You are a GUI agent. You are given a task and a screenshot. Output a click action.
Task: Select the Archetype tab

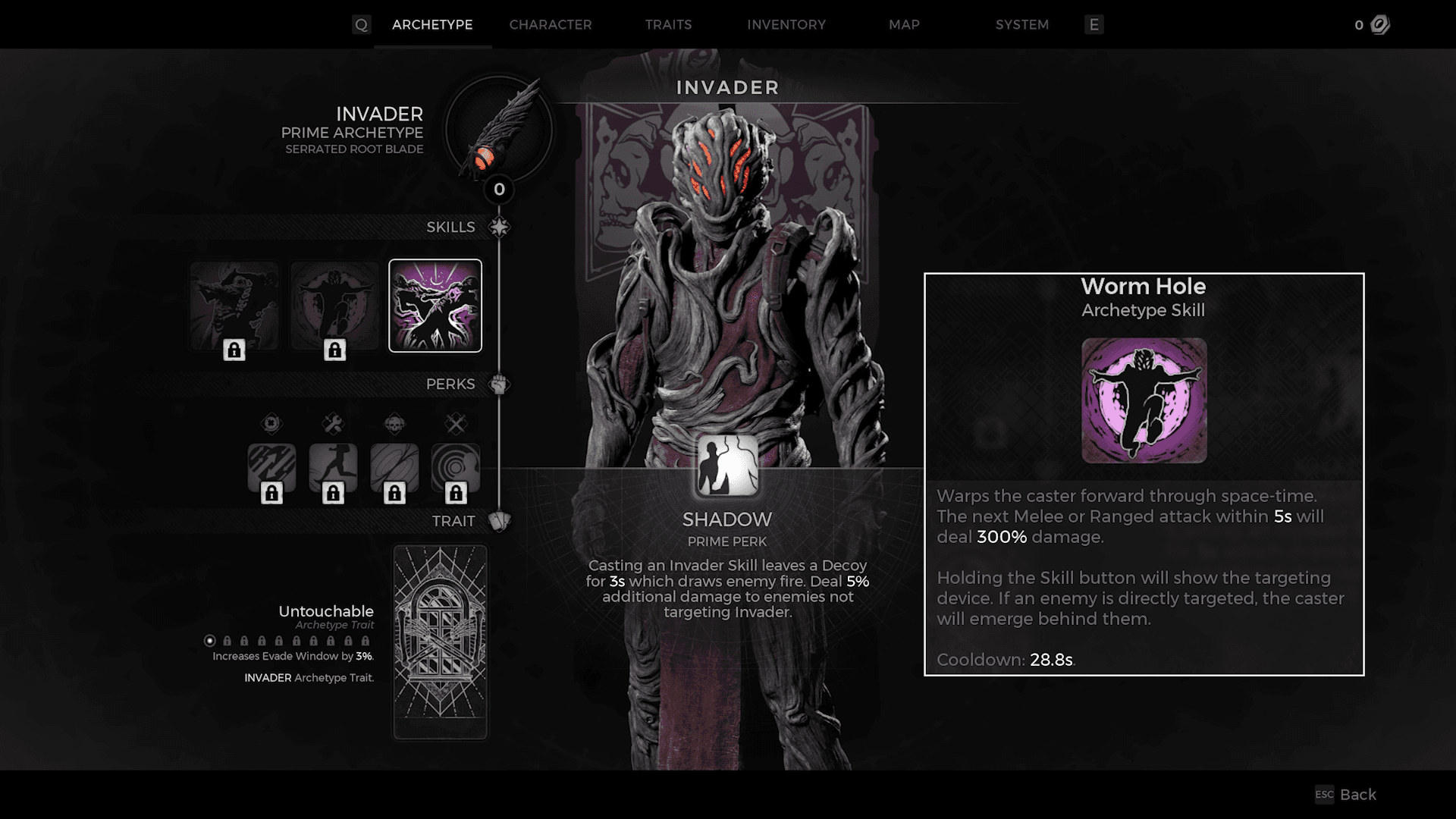pos(432,25)
